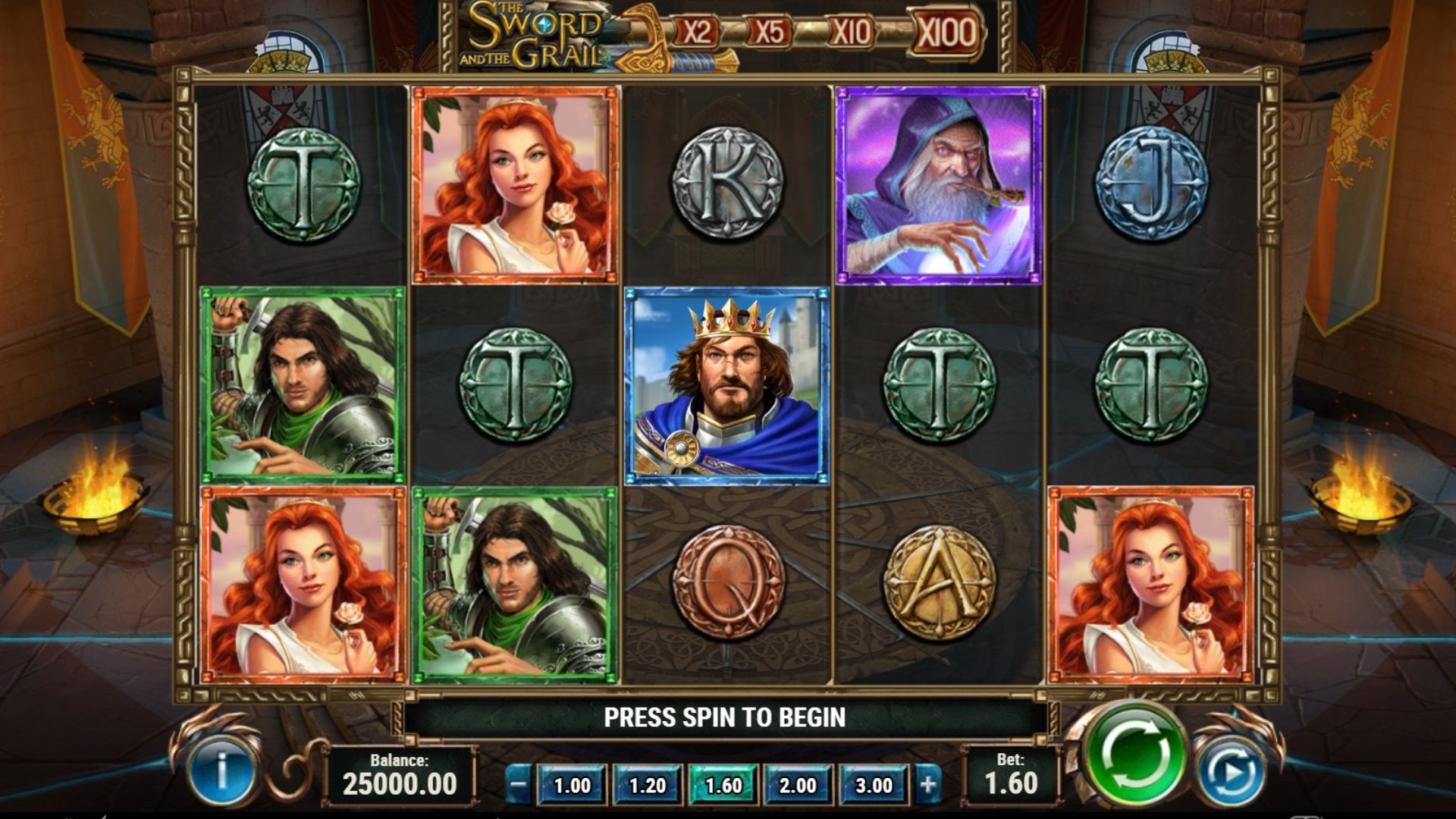Viewport: 1456px width, 819px height.
Task: Decrease the bet with the minus button
Action: tap(518, 785)
